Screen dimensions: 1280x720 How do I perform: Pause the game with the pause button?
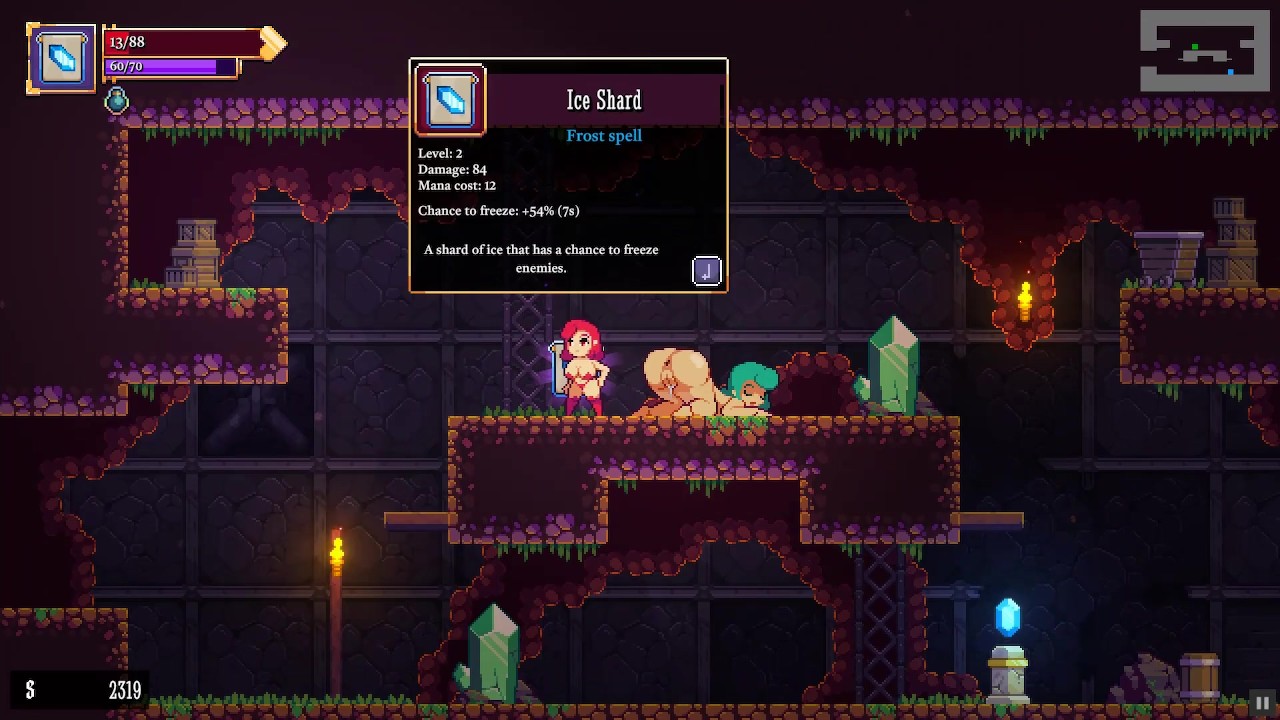pos(1262,702)
